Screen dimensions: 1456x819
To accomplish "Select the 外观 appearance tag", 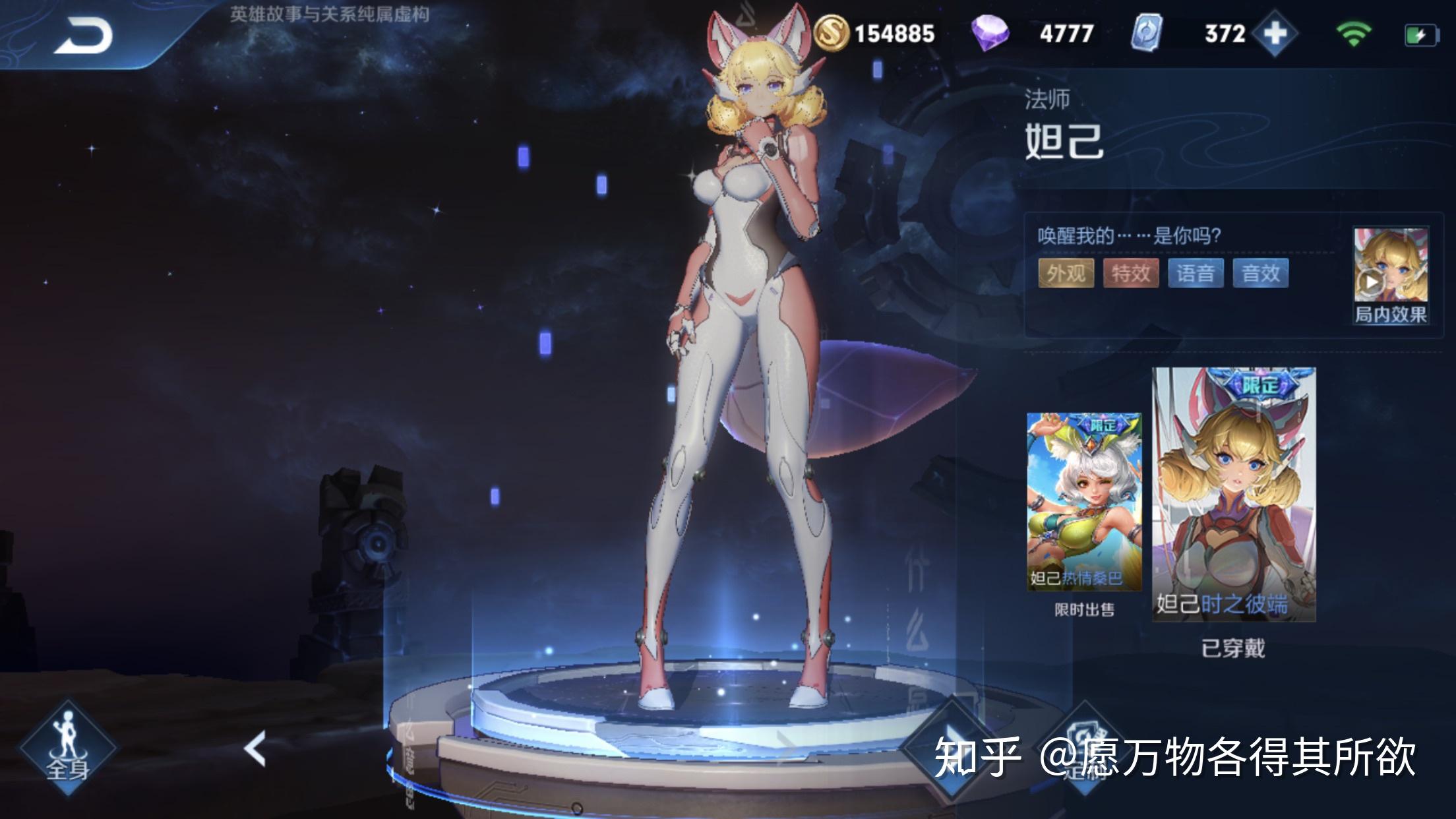I will click(x=1066, y=273).
